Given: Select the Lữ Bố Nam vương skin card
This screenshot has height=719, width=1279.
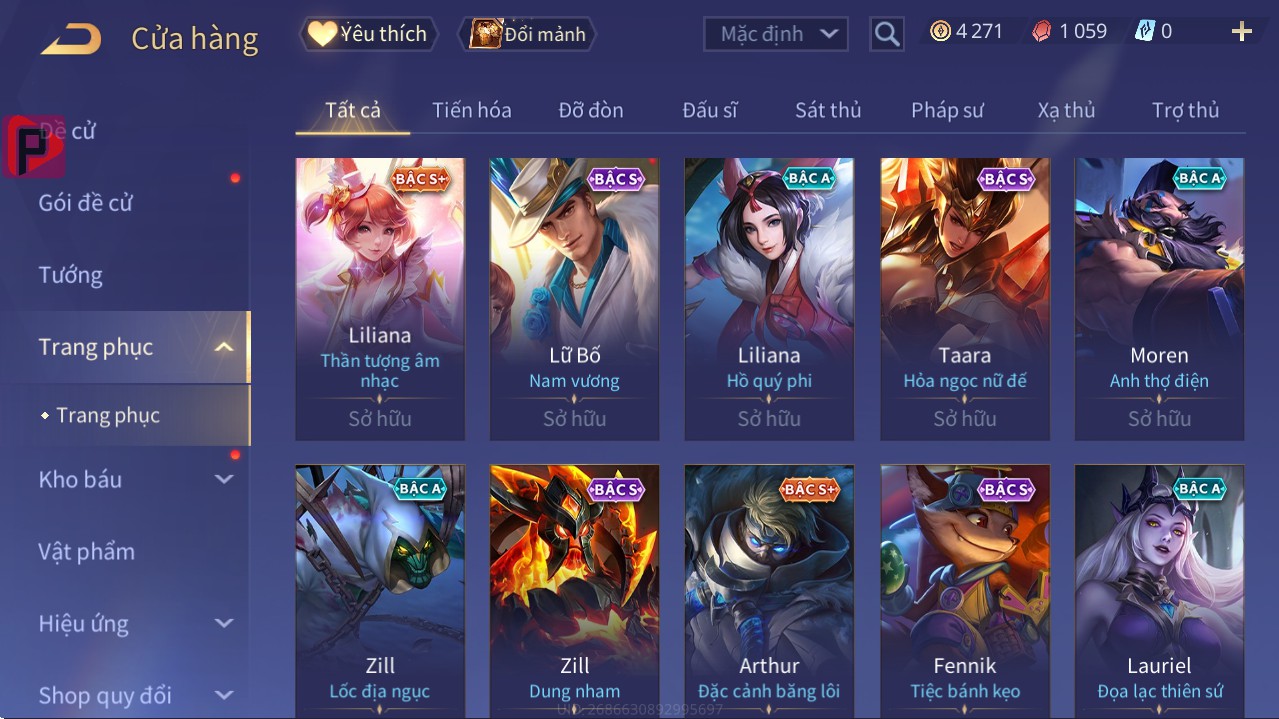Looking at the screenshot, I should (574, 298).
